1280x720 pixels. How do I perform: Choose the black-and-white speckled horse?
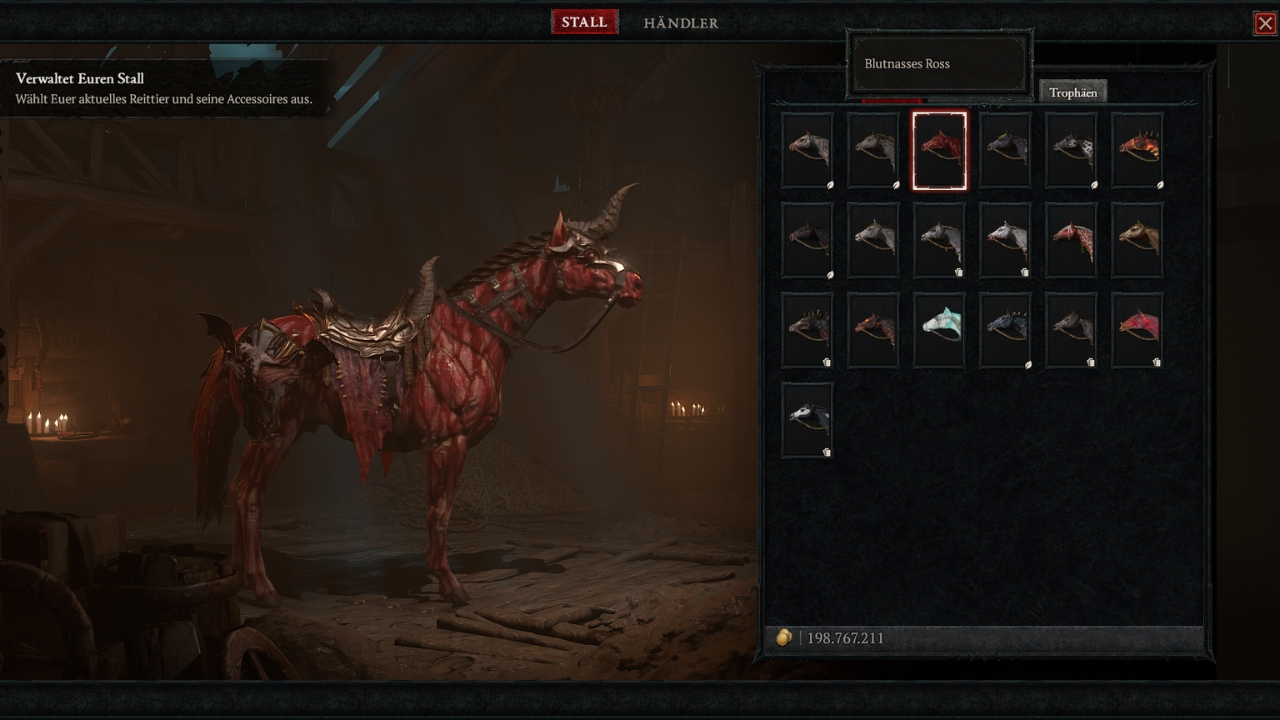pos(1071,150)
